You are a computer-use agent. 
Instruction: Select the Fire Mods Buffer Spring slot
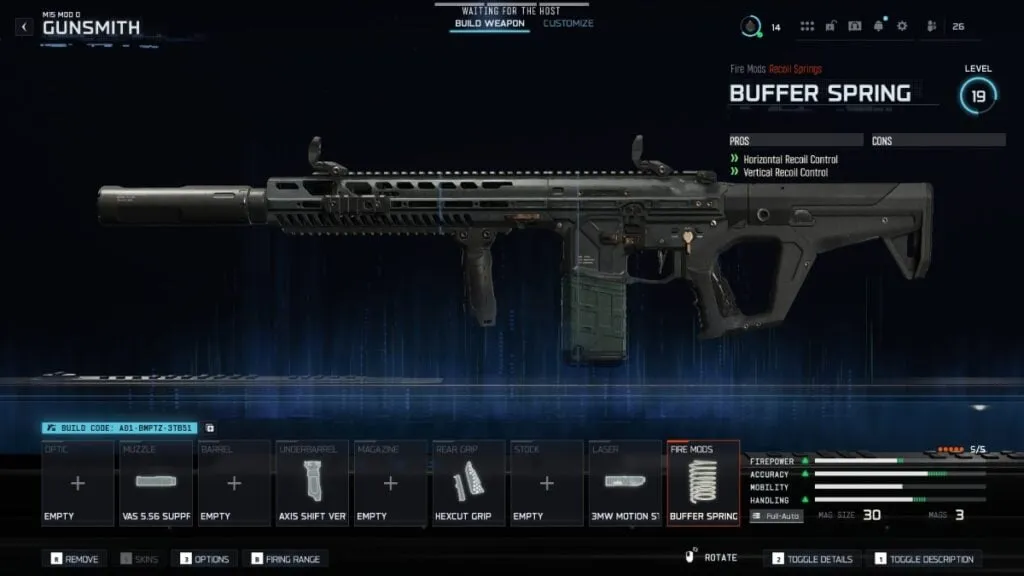pos(703,483)
